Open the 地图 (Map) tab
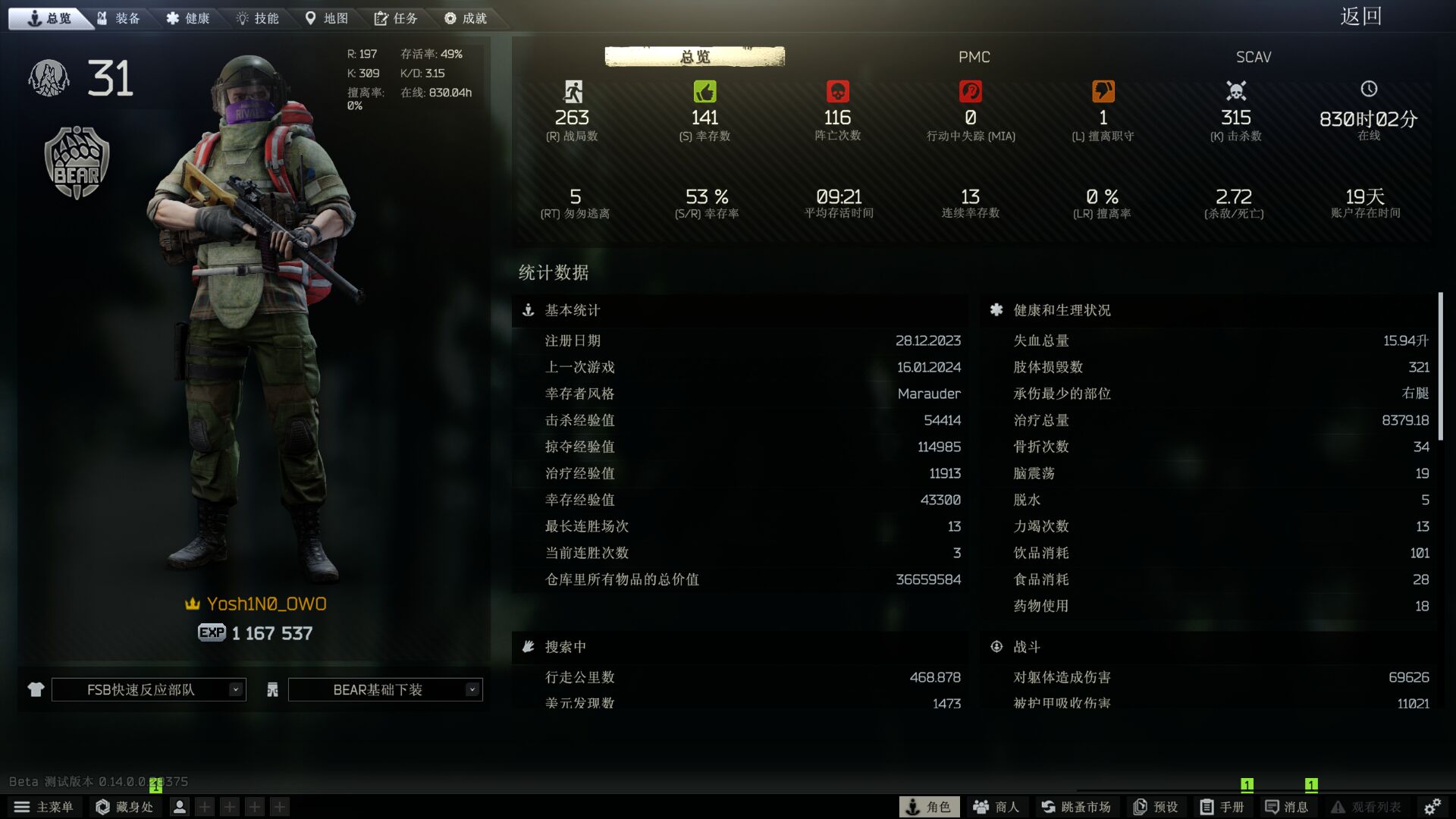 (x=327, y=18)
